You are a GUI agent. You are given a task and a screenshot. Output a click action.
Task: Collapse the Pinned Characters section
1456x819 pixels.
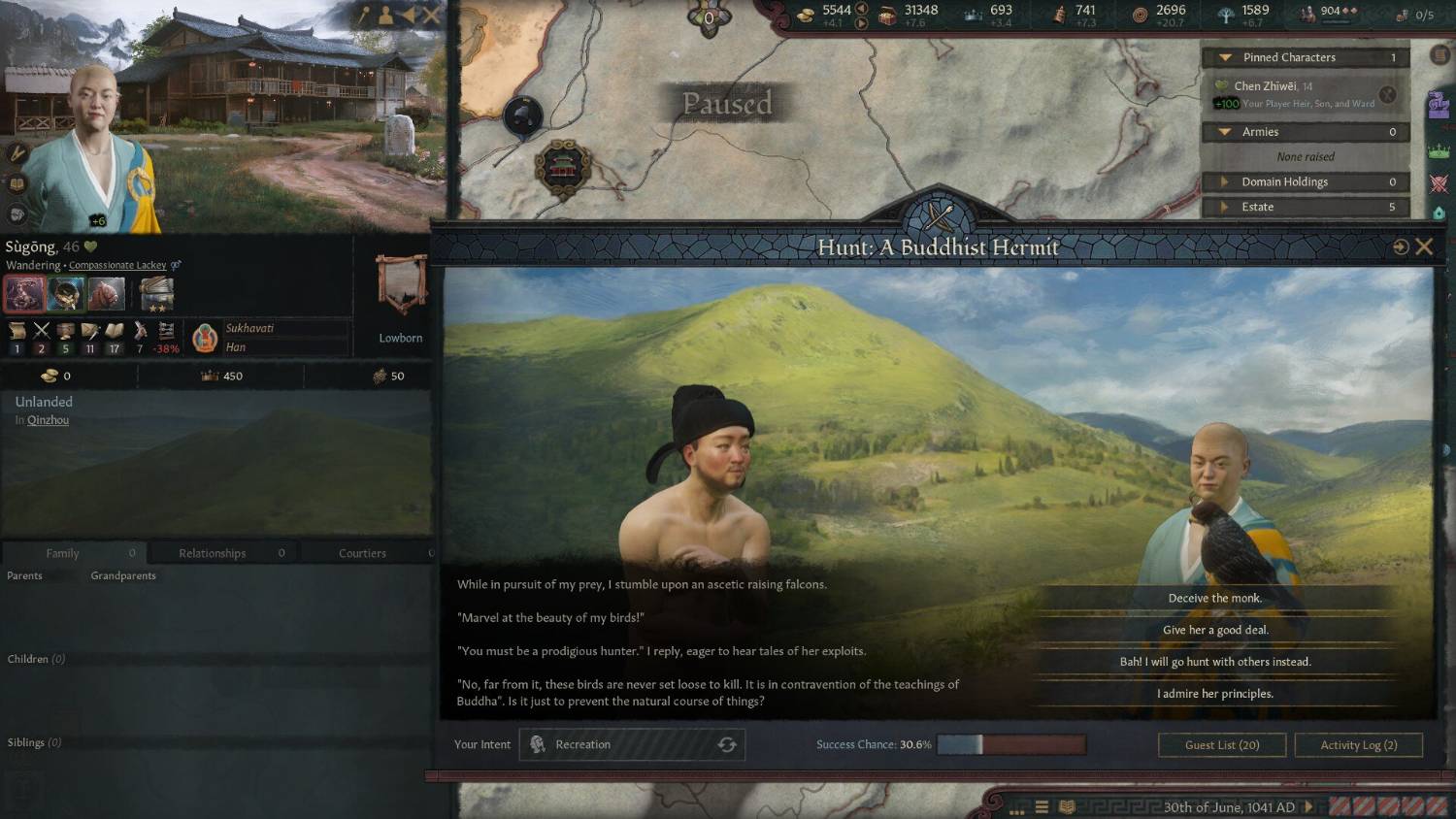(1225, 57)
